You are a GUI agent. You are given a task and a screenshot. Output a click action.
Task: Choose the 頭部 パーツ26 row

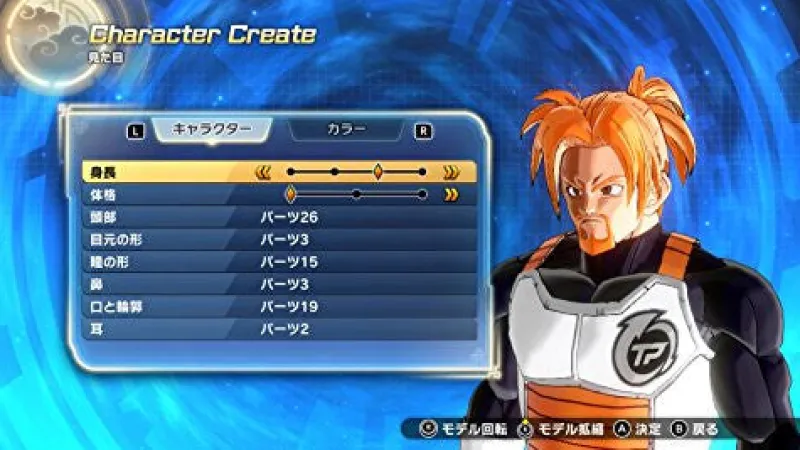click(x=278, y=216)
